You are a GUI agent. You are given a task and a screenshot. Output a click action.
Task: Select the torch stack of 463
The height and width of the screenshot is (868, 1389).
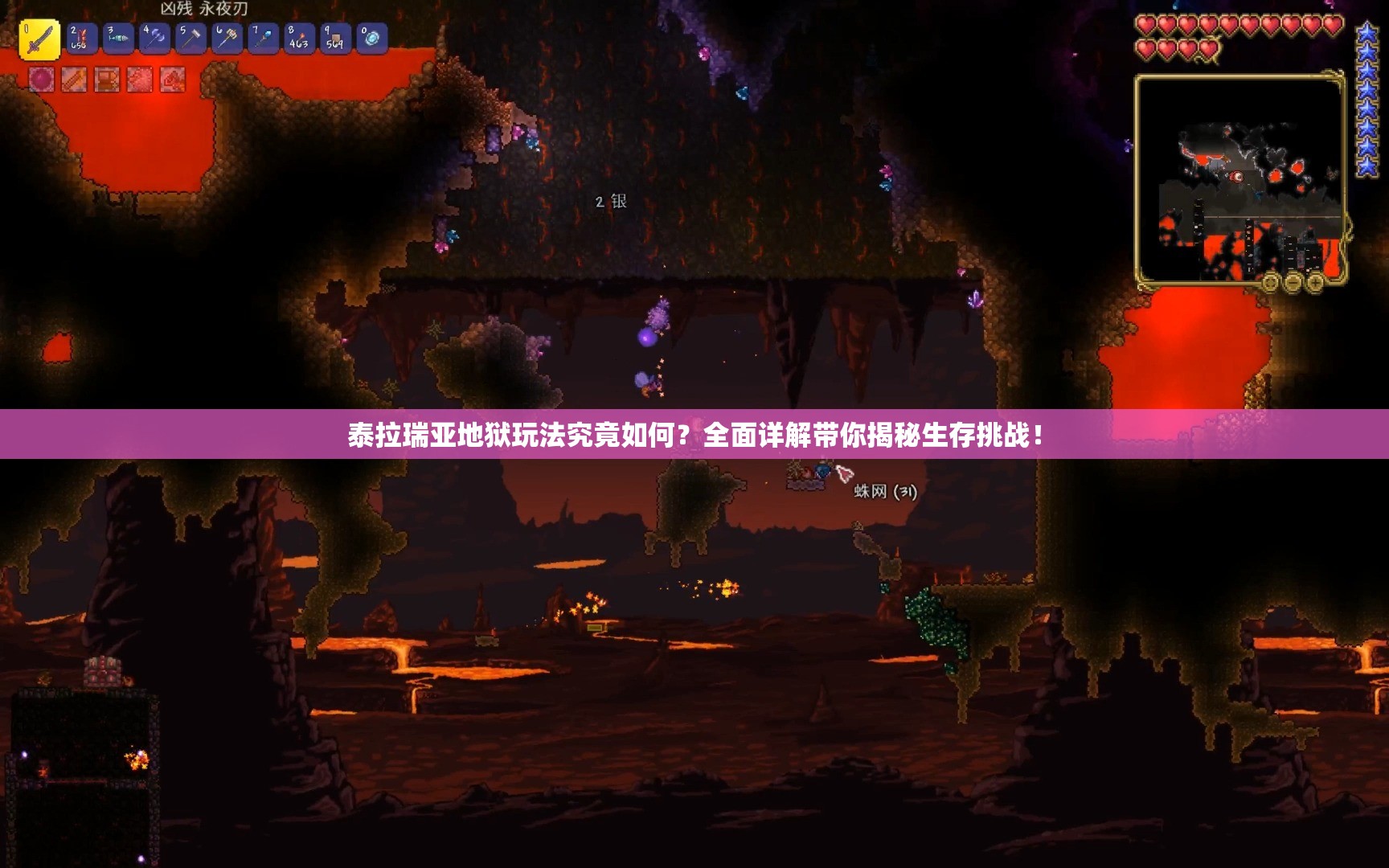pyautogui.click(x=299, y=39)
